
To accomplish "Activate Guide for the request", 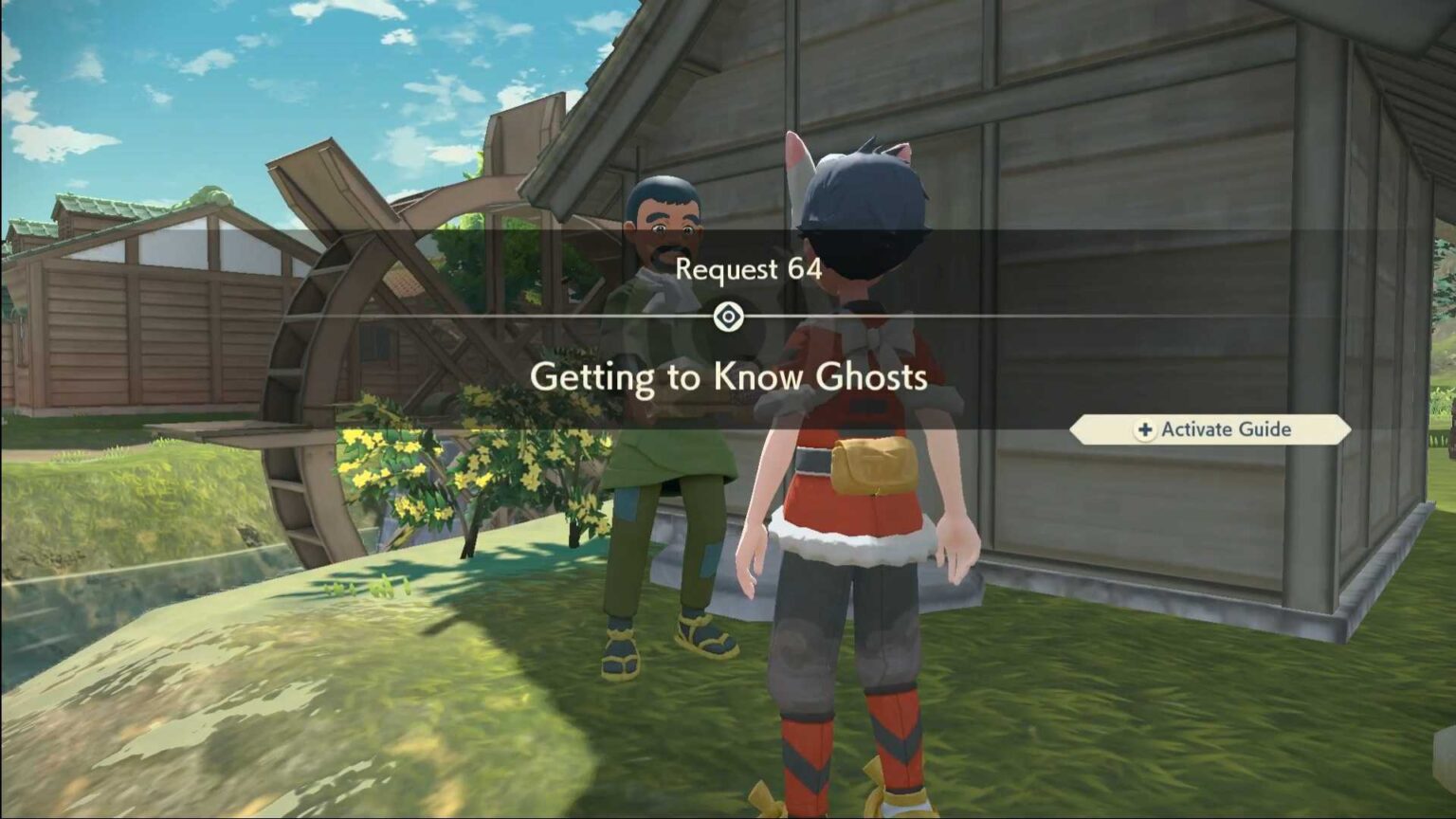I will point(1210,429).
